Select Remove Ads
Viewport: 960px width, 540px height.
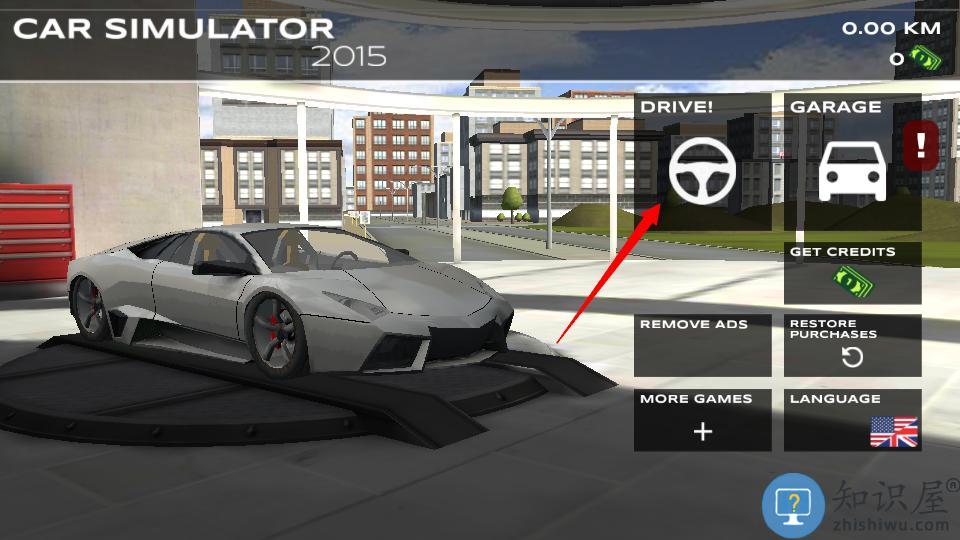703,346
